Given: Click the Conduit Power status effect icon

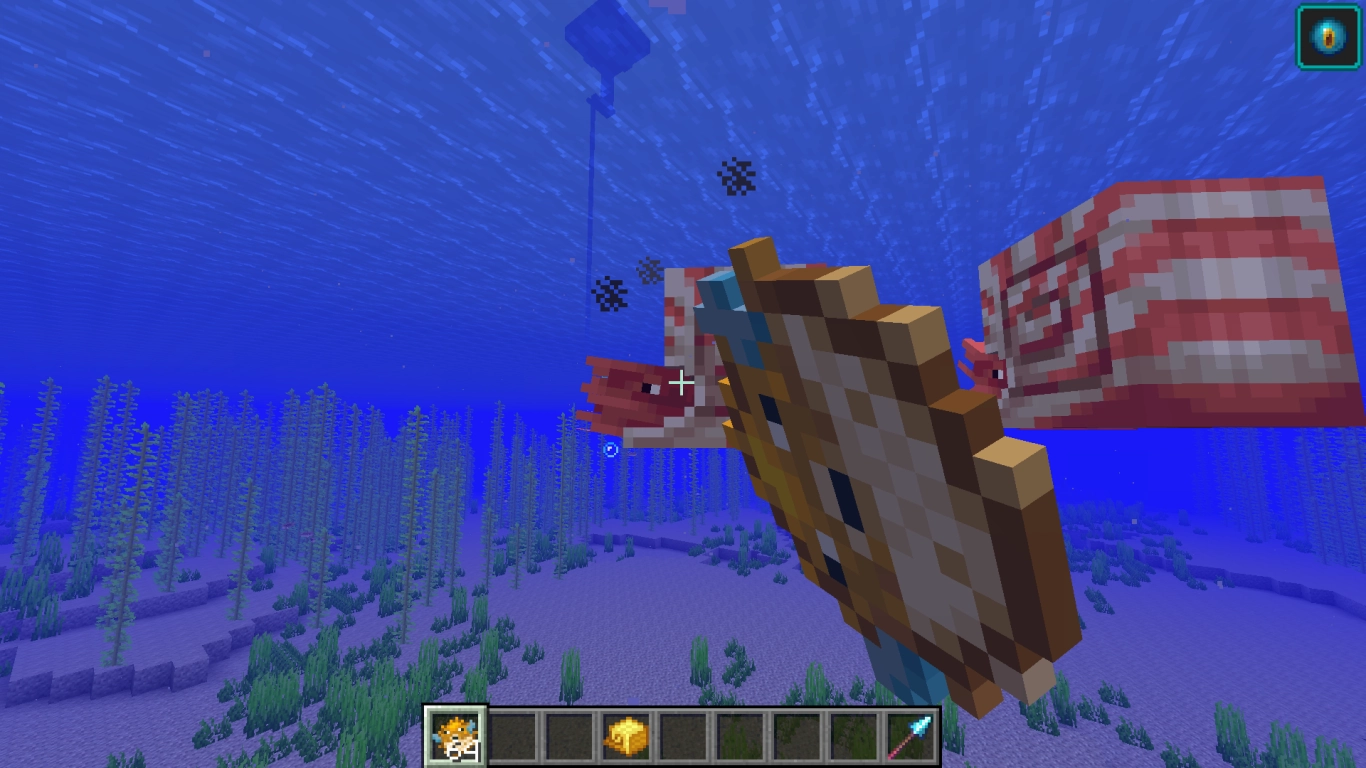Looking at the screenshot, I should click(x=1327, y=36).
